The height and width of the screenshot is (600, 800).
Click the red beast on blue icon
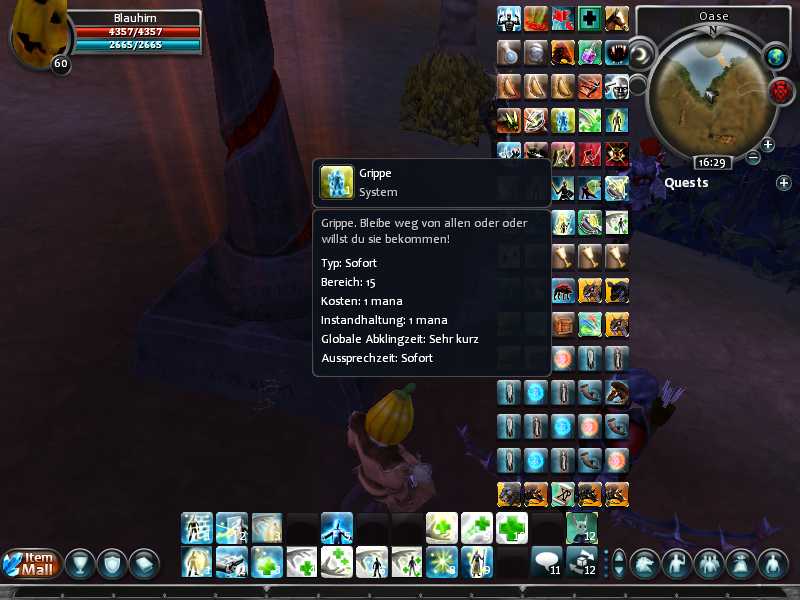(x=564, y=291)
